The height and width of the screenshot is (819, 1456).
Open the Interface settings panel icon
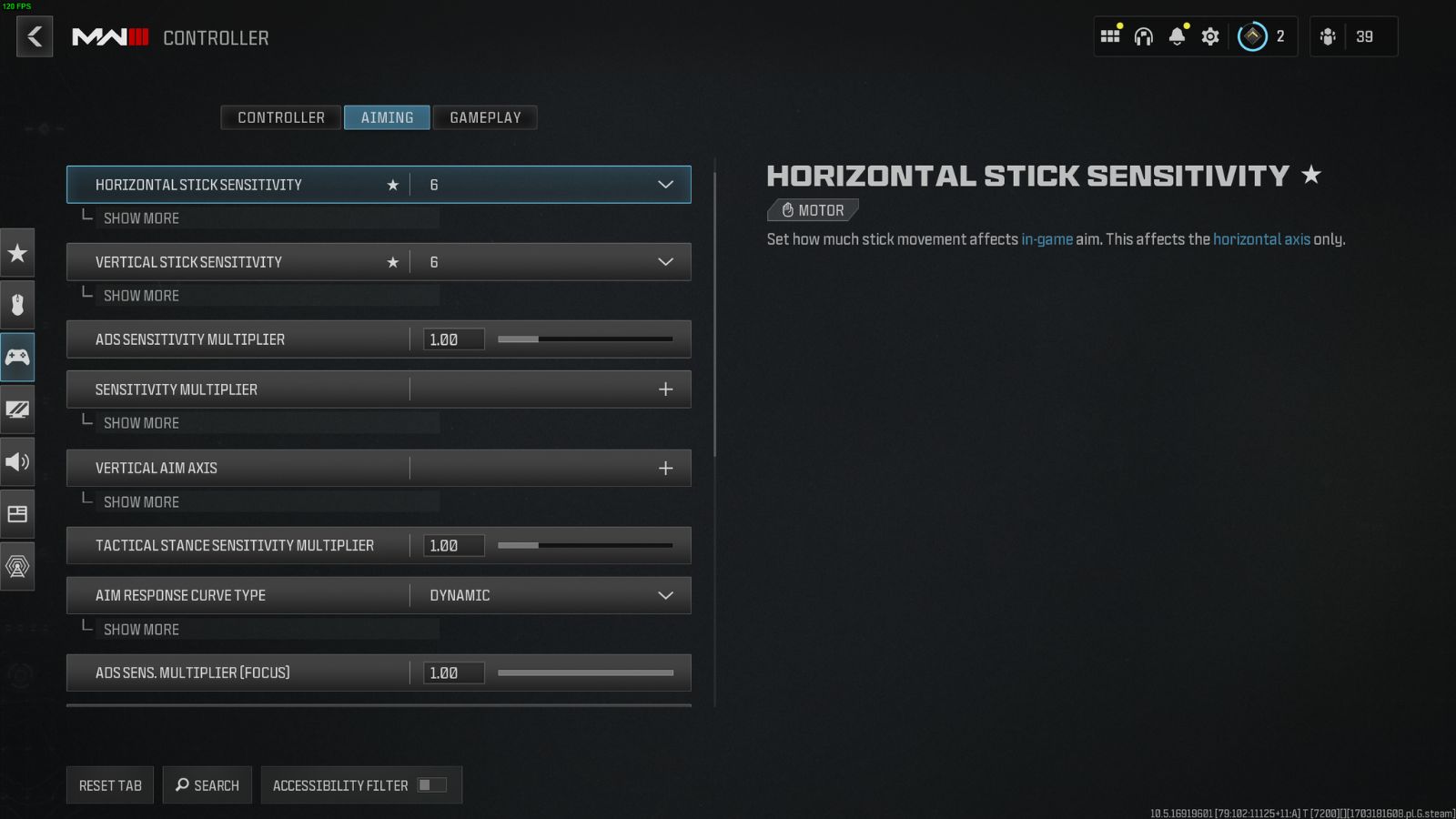[x=17, y=513]
